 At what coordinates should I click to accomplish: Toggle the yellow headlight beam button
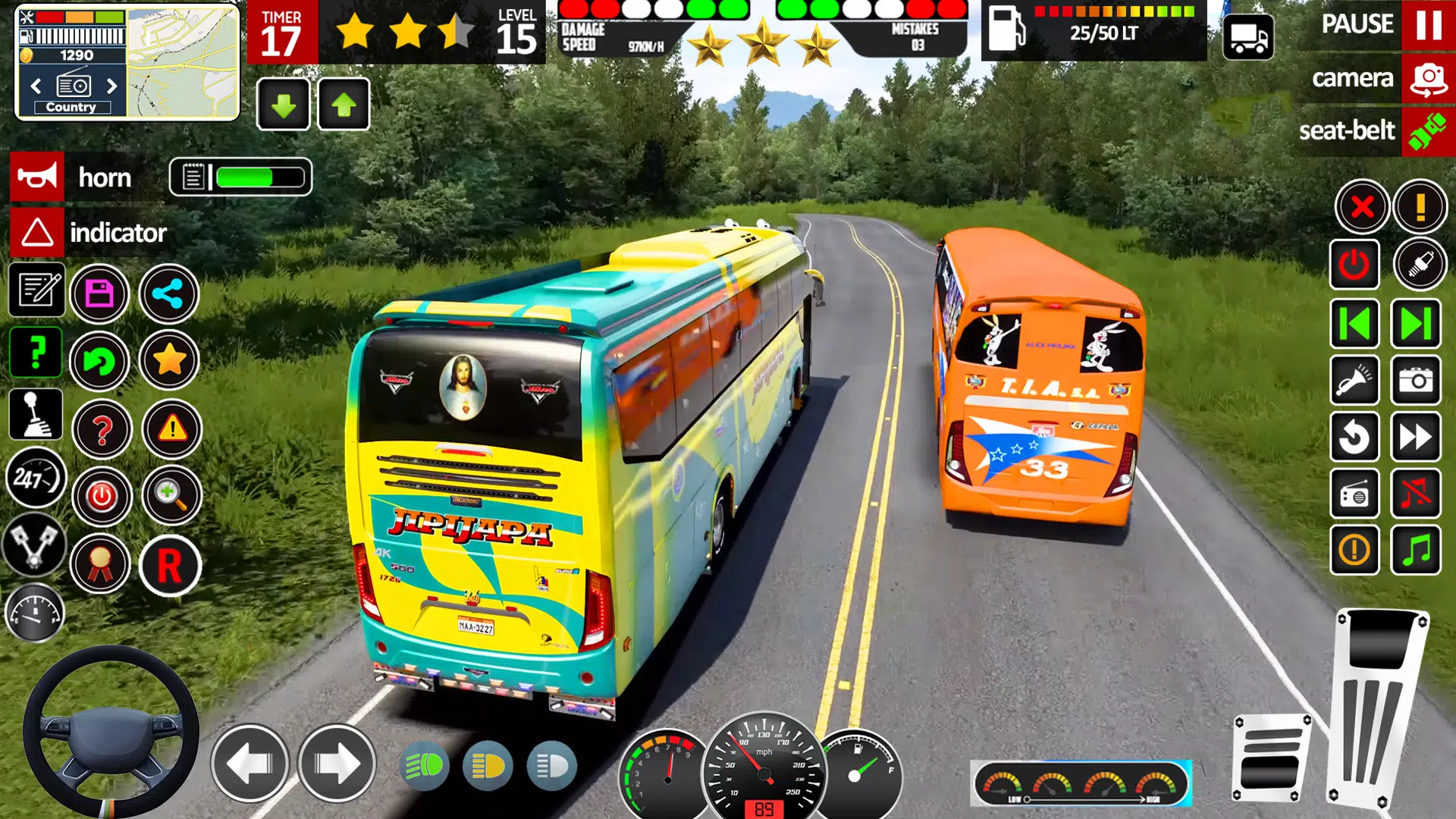pos(488,767)
